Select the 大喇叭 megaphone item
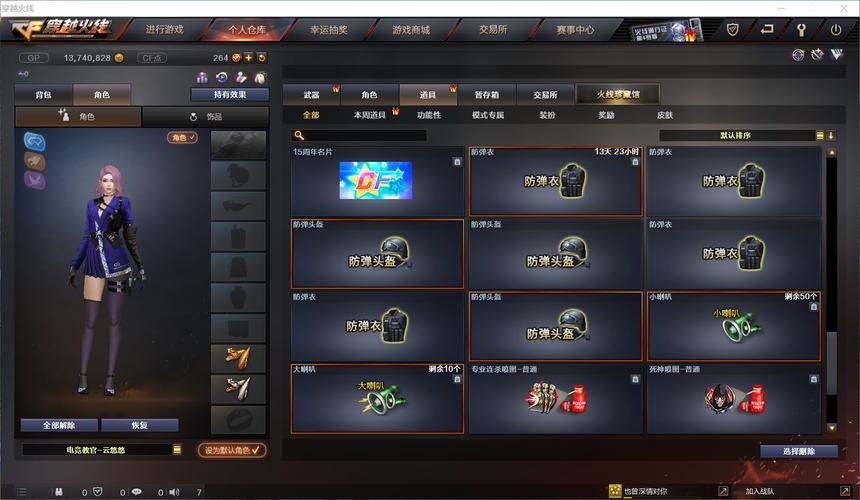This screenshot has width=860, height=500. [x=377, y=398]
